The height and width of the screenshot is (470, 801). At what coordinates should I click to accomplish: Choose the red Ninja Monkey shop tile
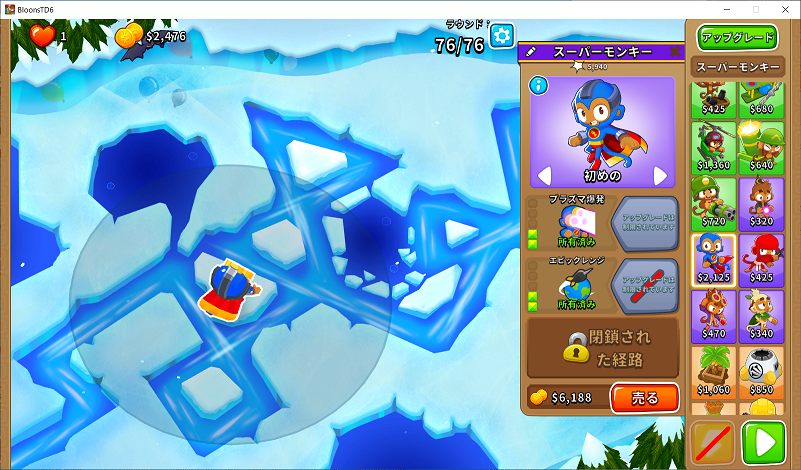click(x=761, y=260)
